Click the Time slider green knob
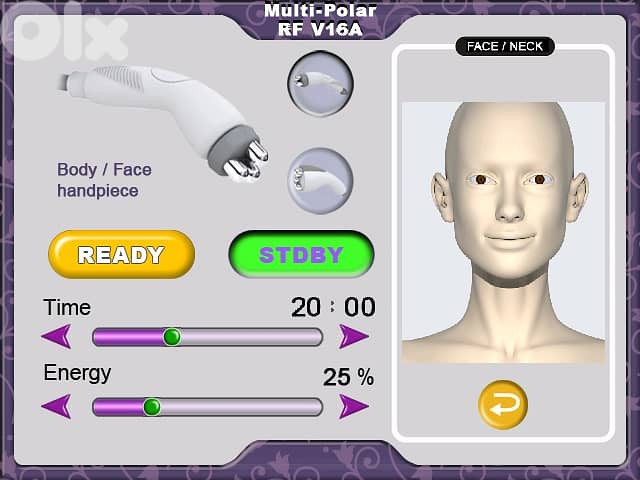 (x=171, y=337)
